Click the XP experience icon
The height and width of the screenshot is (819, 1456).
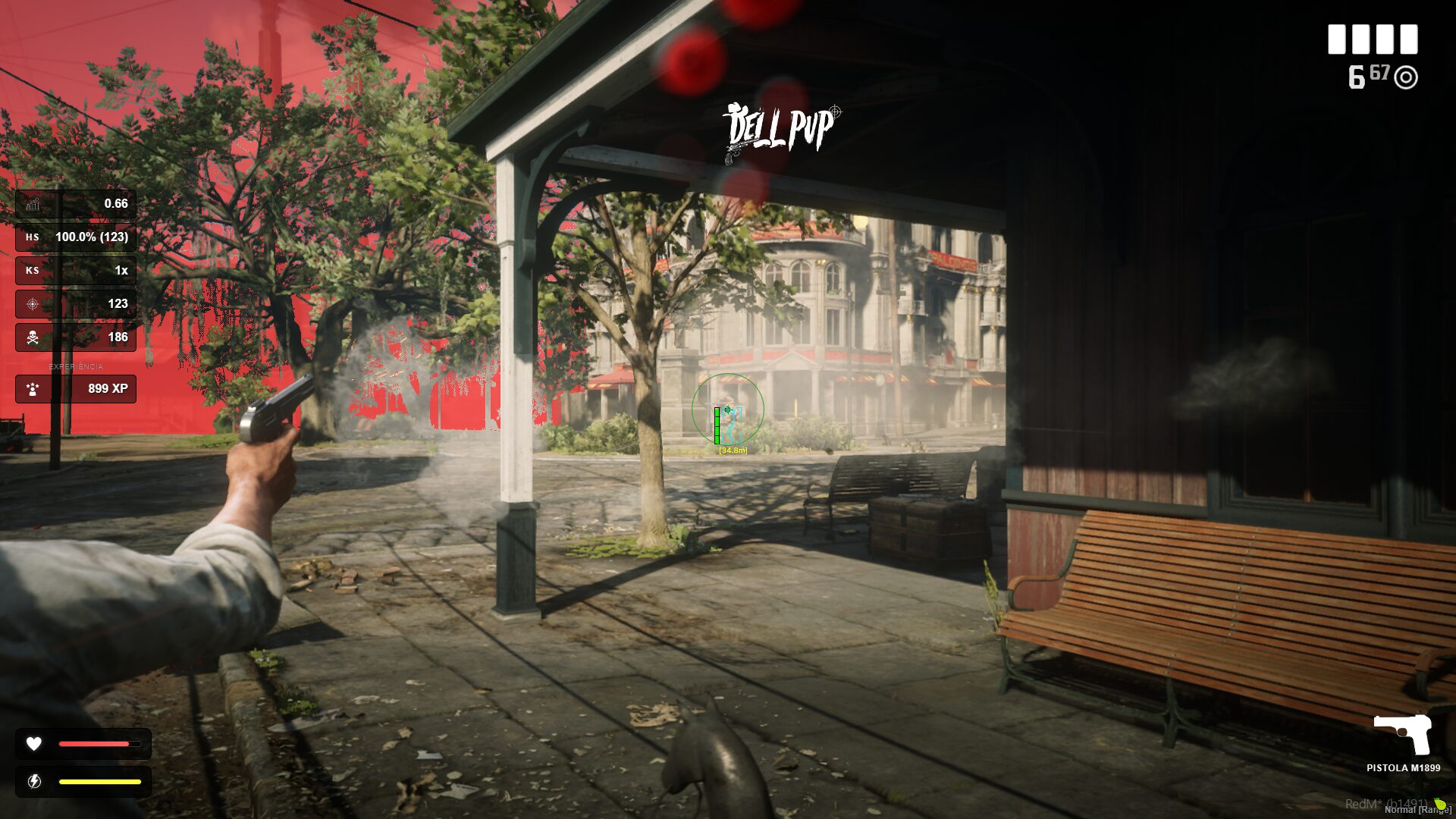[33, 389]
